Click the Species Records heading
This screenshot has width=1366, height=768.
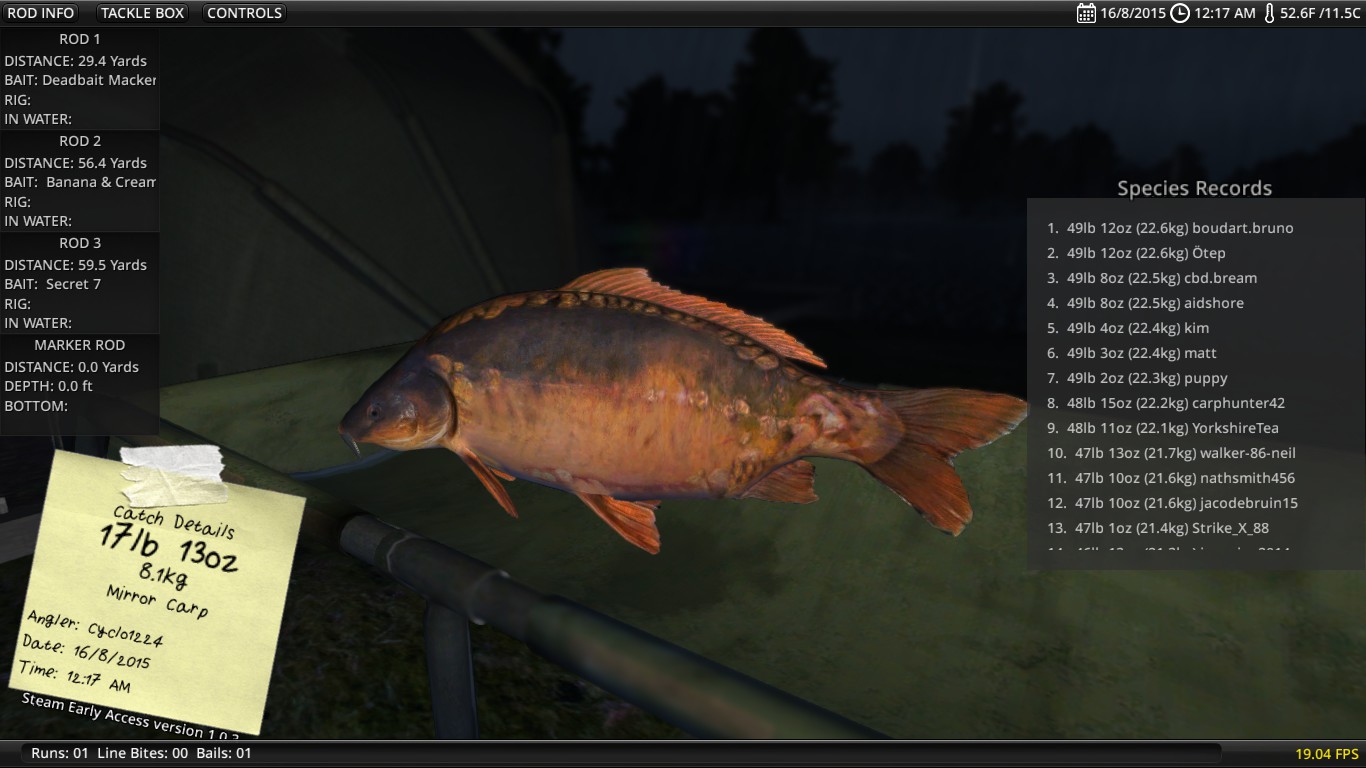click(1194, 188)
